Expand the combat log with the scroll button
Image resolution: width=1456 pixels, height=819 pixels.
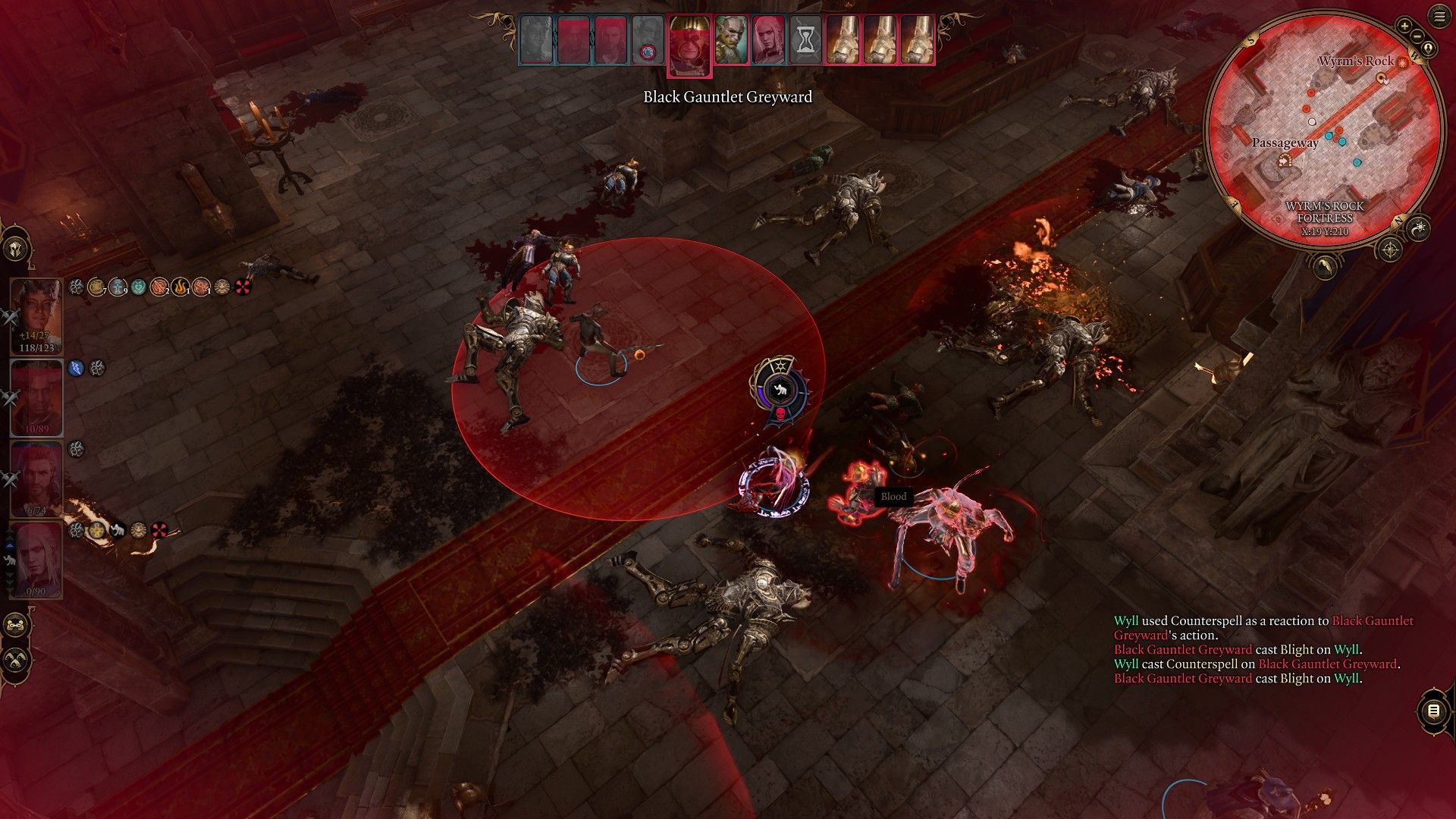1432,711
